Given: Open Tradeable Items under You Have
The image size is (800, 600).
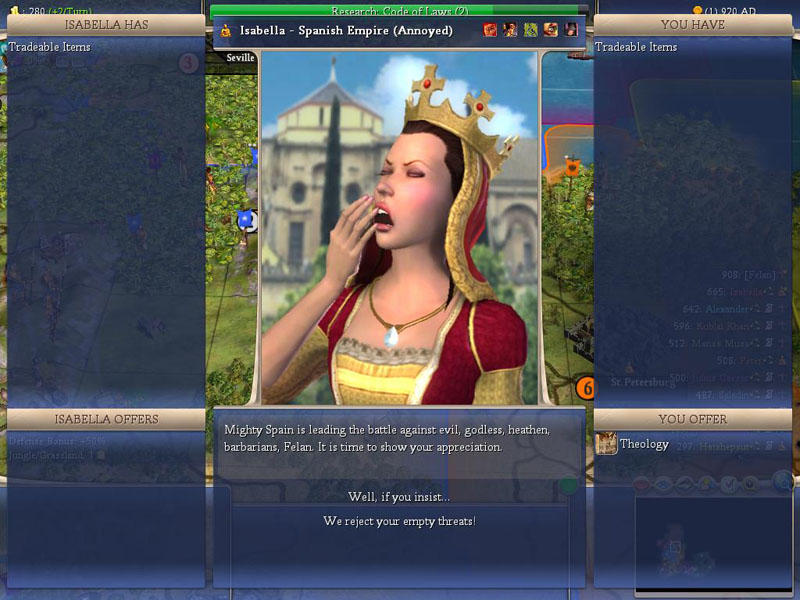Looking at the screenshot, I should pyautogui.click(x=636, y=47).
